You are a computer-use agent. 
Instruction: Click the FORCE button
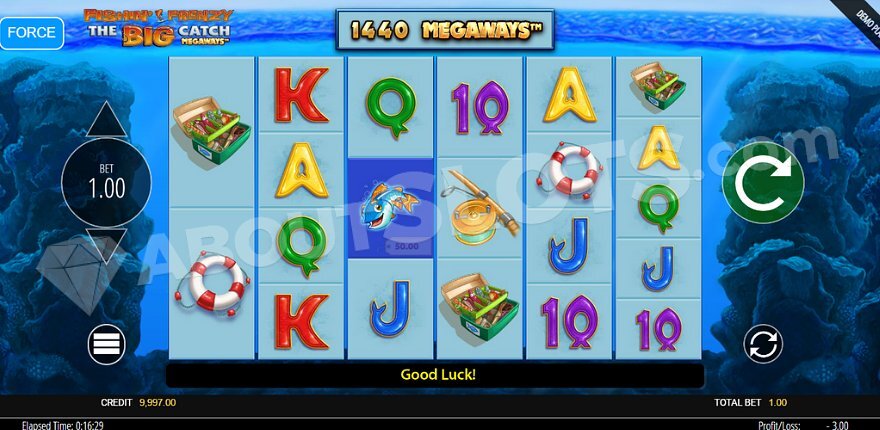32,32
